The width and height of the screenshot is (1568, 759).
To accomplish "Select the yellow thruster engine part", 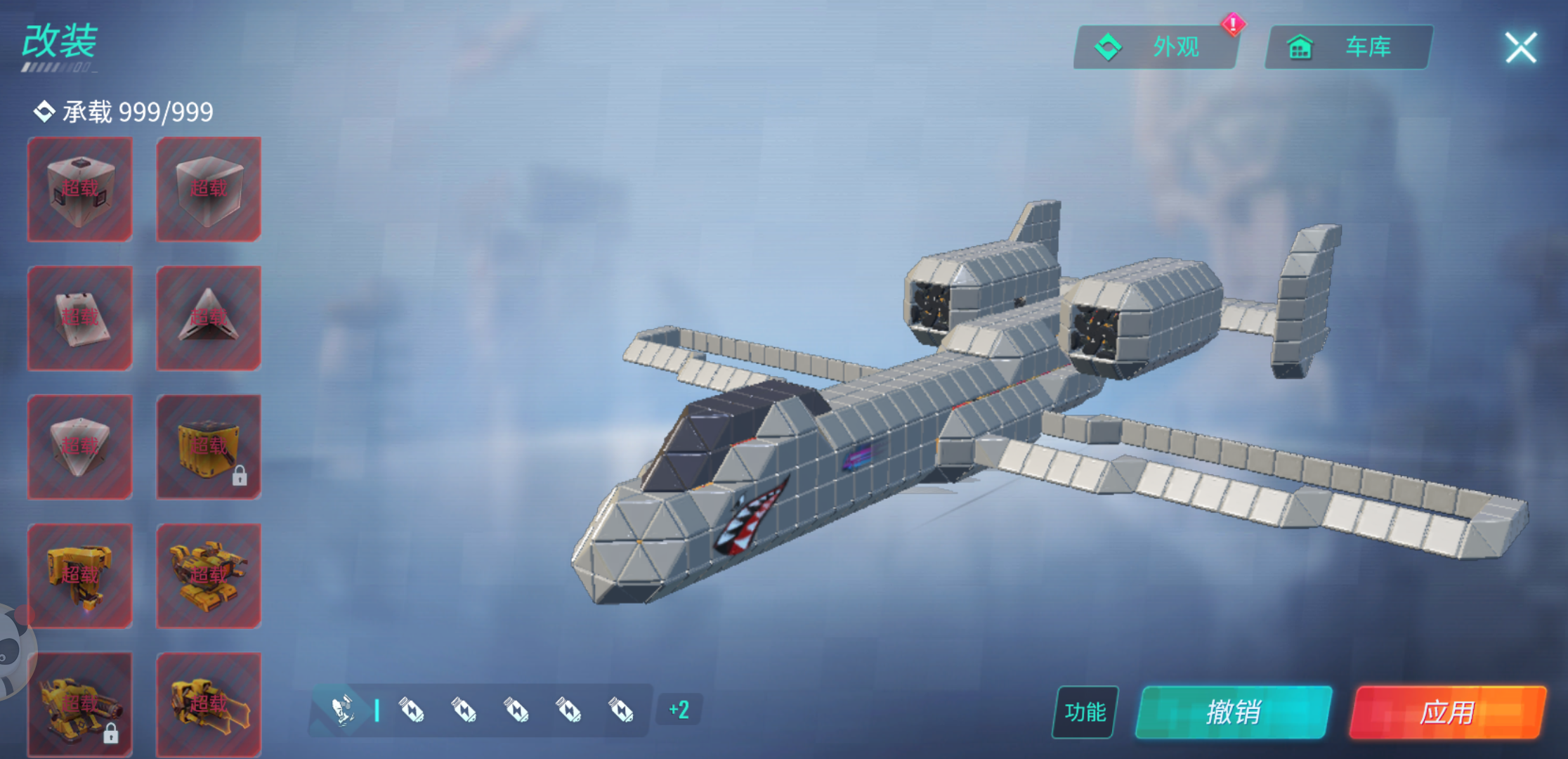I will pyautogui.click(x=80, y=576).
